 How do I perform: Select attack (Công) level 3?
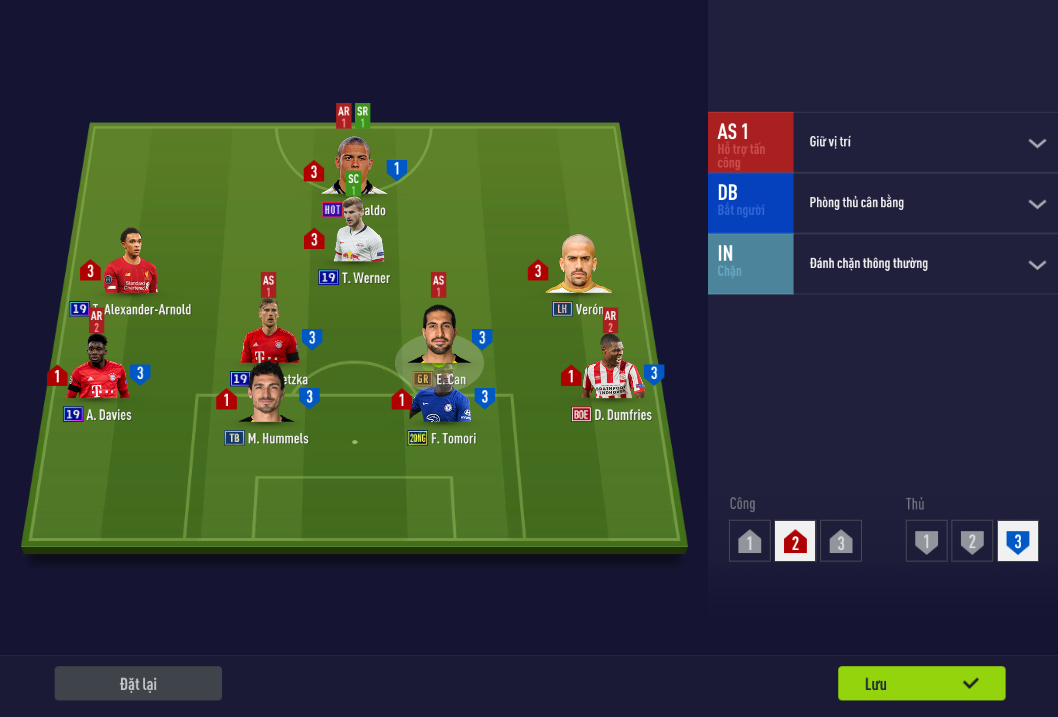[841, 542]
